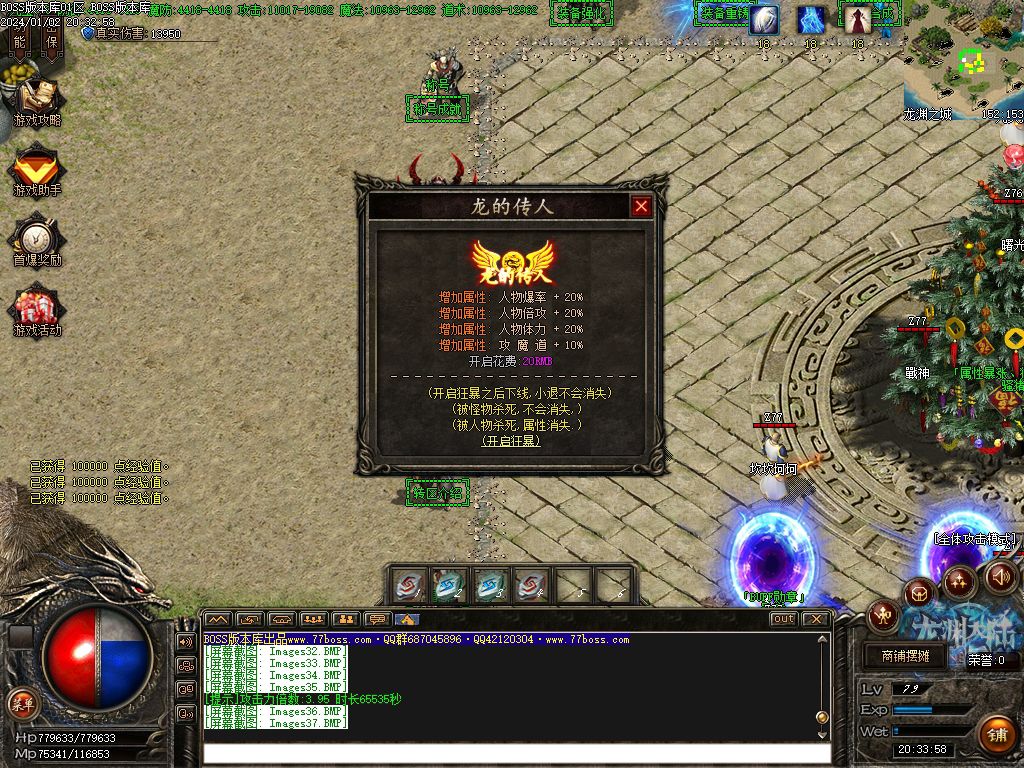Open the minimap of 龙渊之城
The height and width of the screenshot is (768, 1024).
point(963,60)
